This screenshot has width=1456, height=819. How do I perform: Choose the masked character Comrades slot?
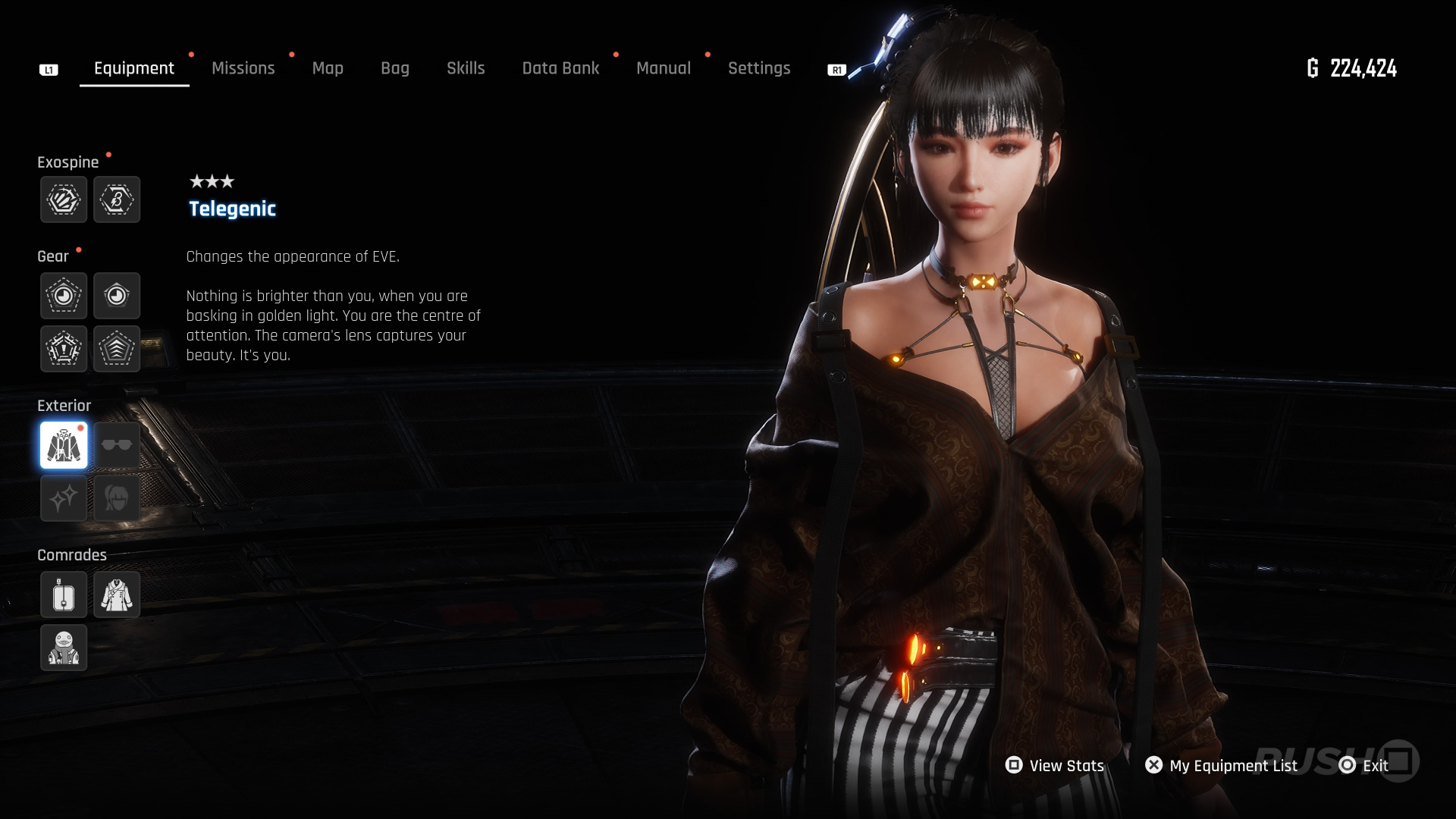tap(64, 648)
